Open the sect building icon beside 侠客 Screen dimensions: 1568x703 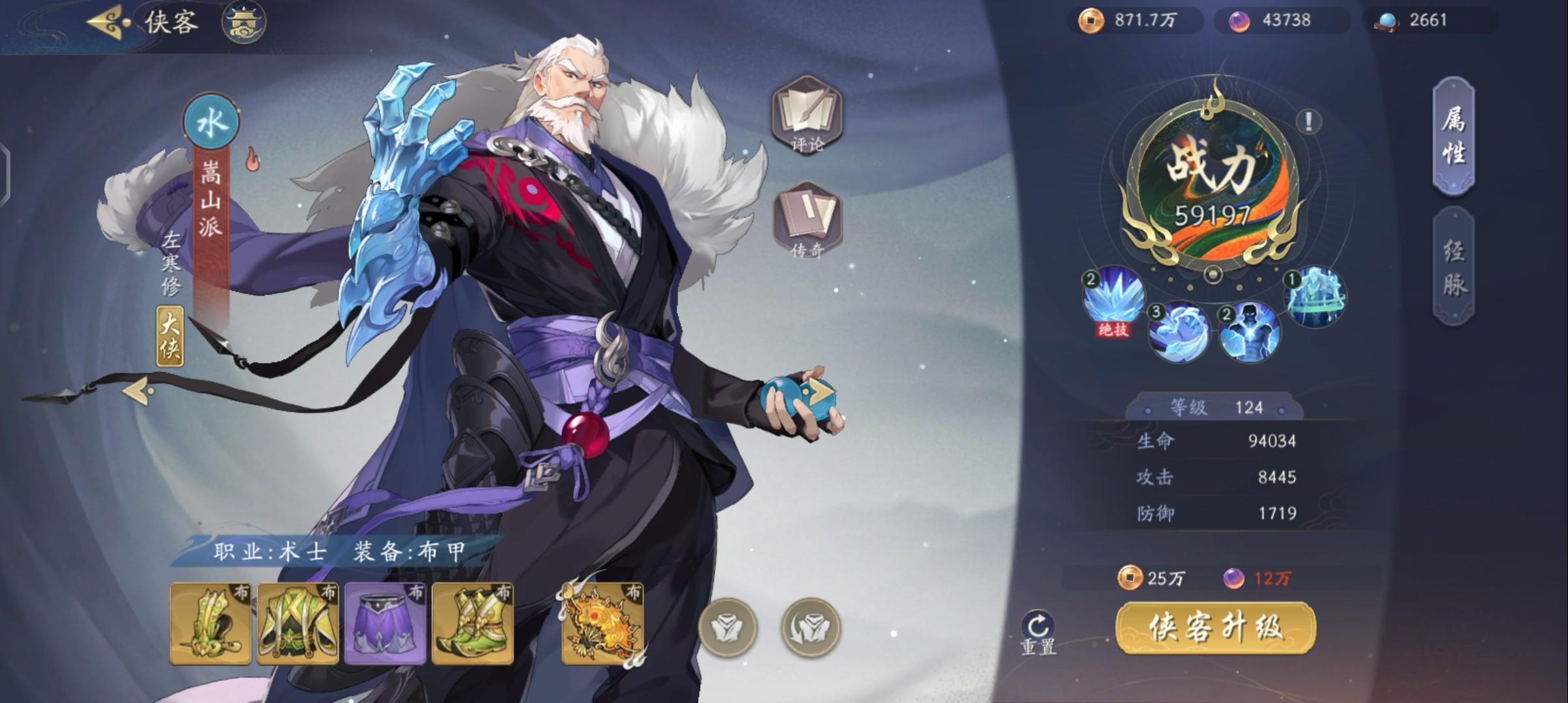[x=245, y=21]
